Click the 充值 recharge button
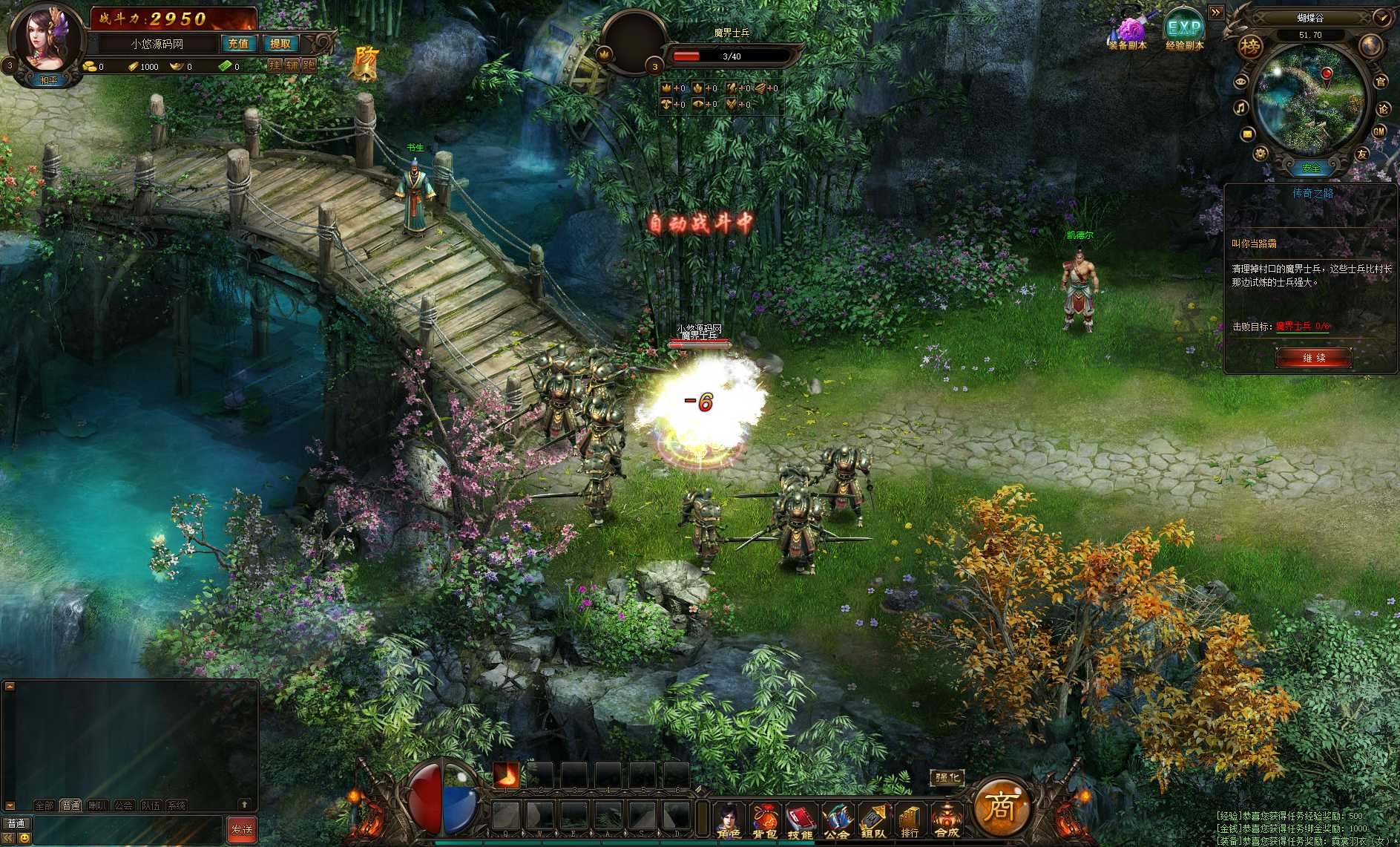The image size is (1400, 847). tap(238, 44)
